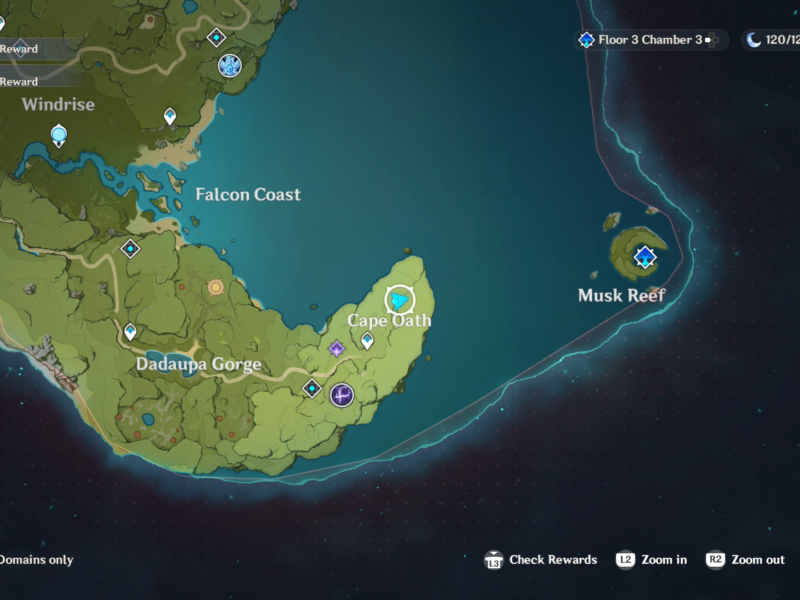The width and height of the screenshot is (800, 600).
Task: Select the domain marker beside the Electro Hypostasis
Action: point(312,388)
